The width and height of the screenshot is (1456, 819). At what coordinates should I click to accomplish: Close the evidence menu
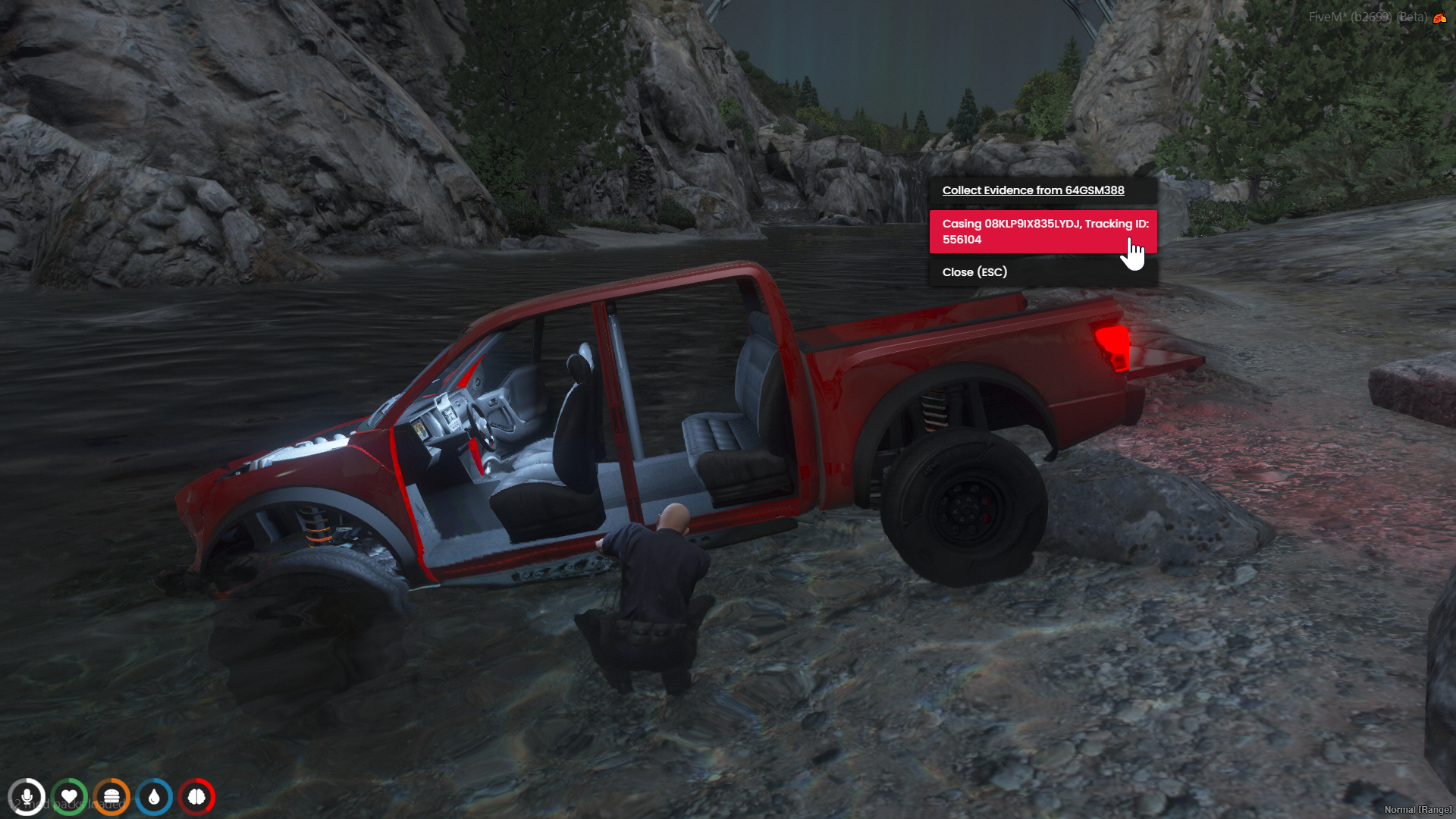point(974,272)
